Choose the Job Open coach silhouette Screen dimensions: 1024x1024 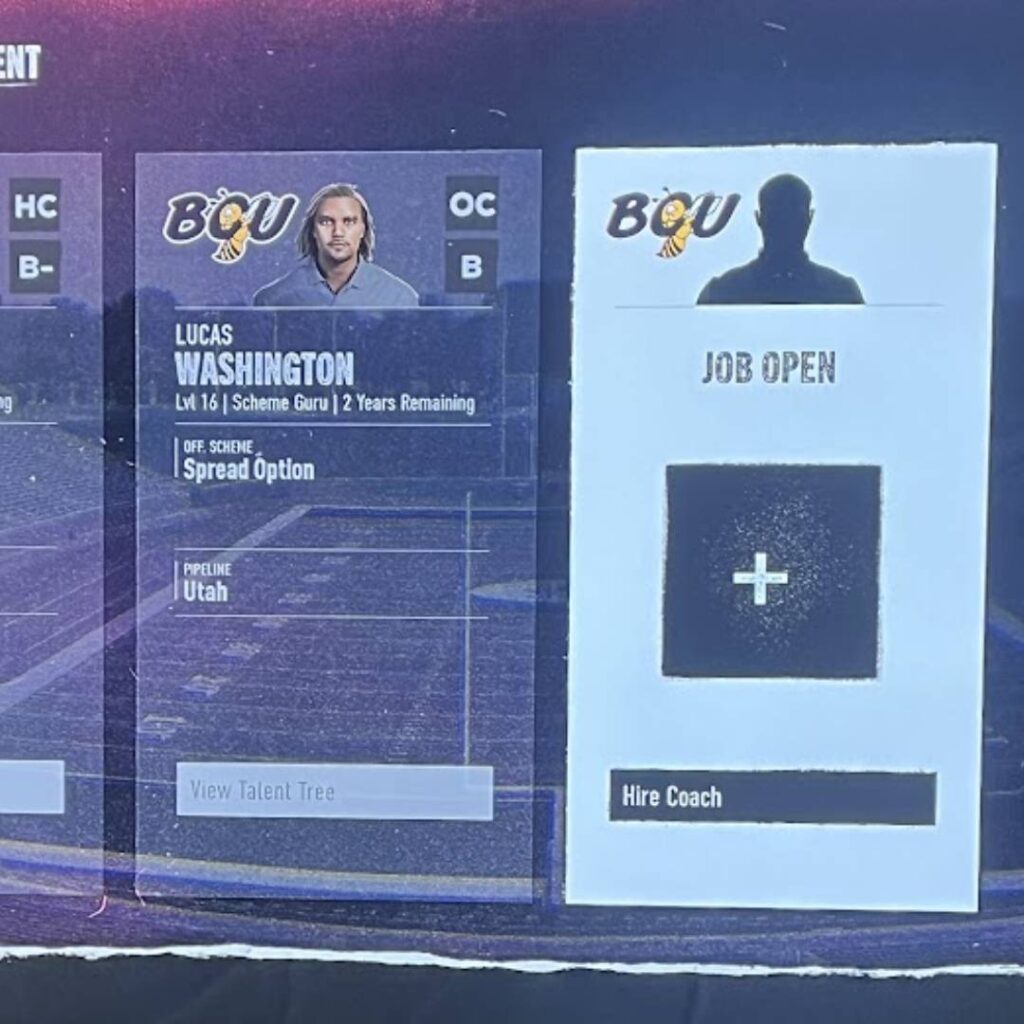tap(781, 242)
